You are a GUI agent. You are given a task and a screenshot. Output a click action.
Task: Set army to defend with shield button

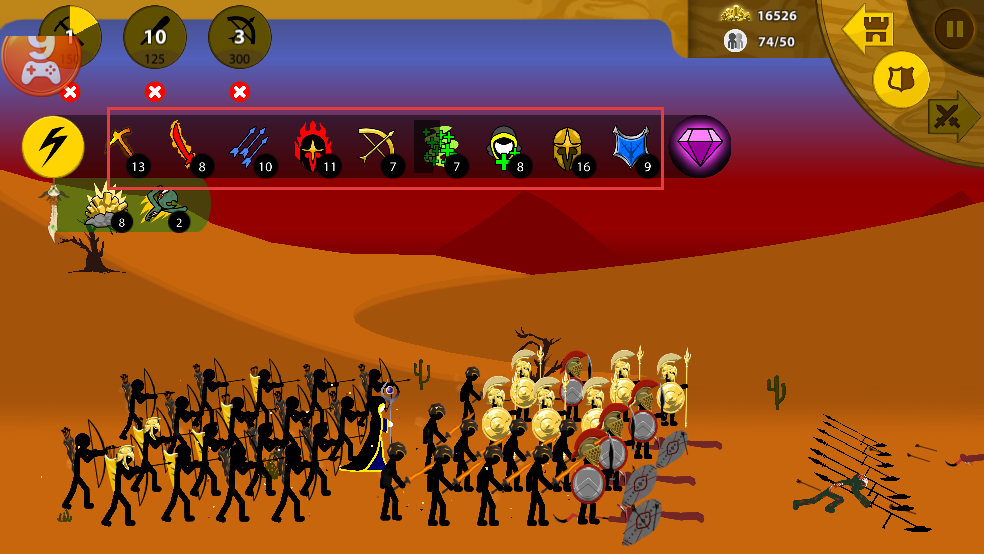(x=901, y=79)
